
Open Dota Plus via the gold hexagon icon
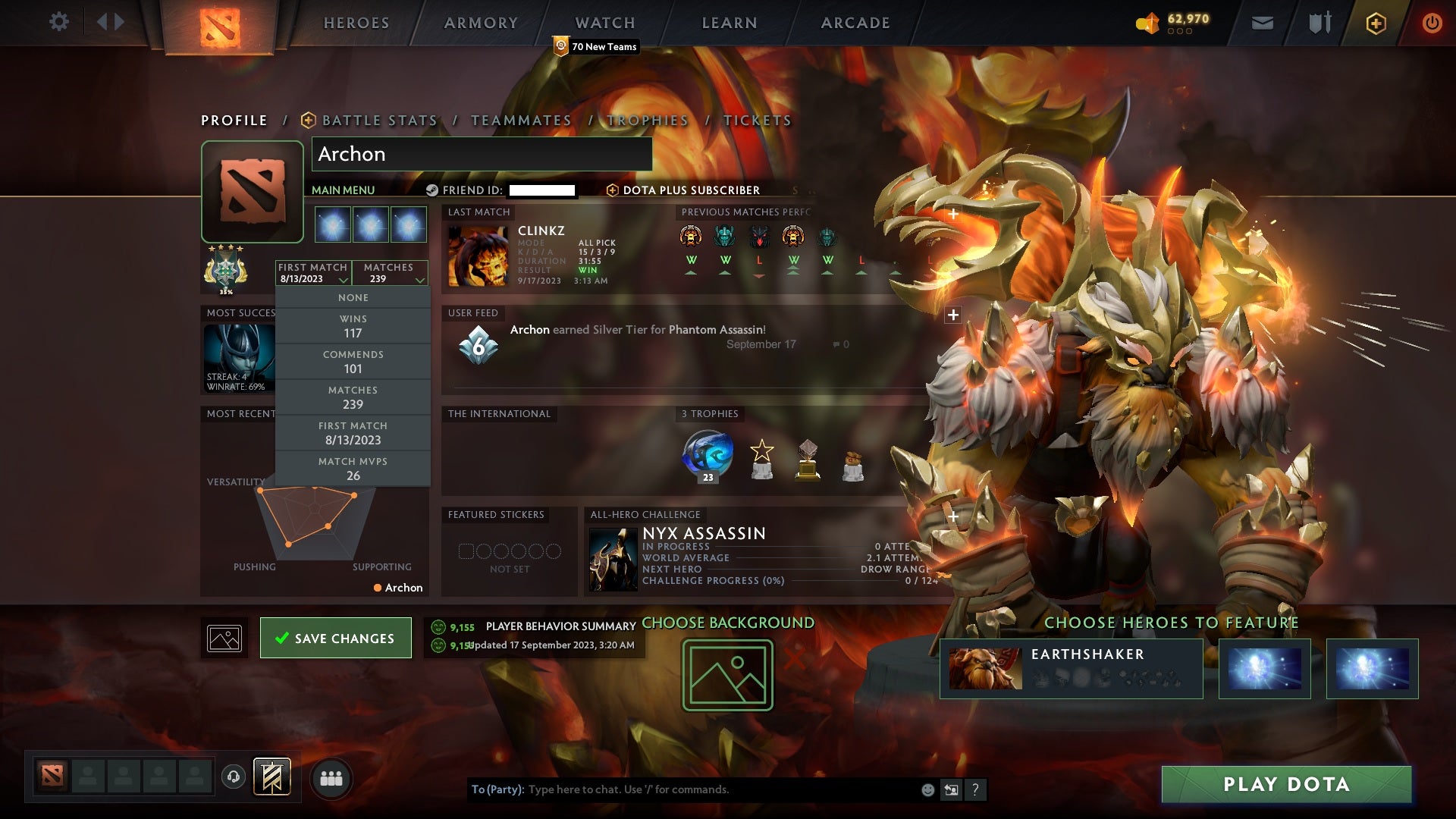coord(1376,23)
